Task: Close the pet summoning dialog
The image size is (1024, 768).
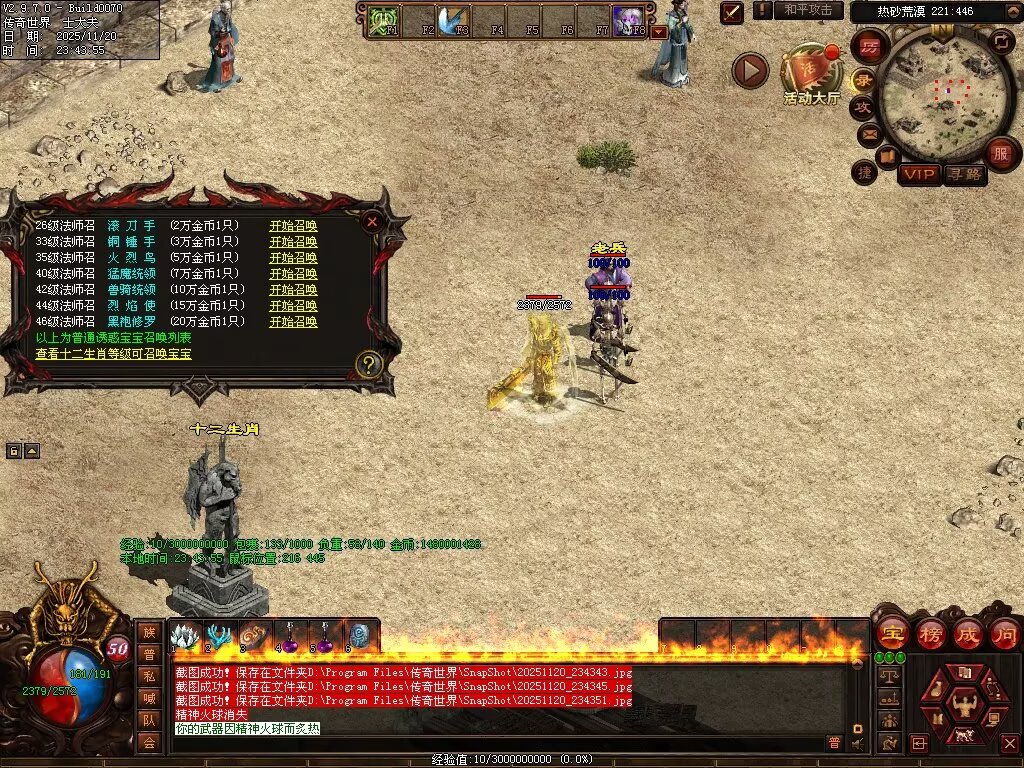Action: [x=372, y=222]
